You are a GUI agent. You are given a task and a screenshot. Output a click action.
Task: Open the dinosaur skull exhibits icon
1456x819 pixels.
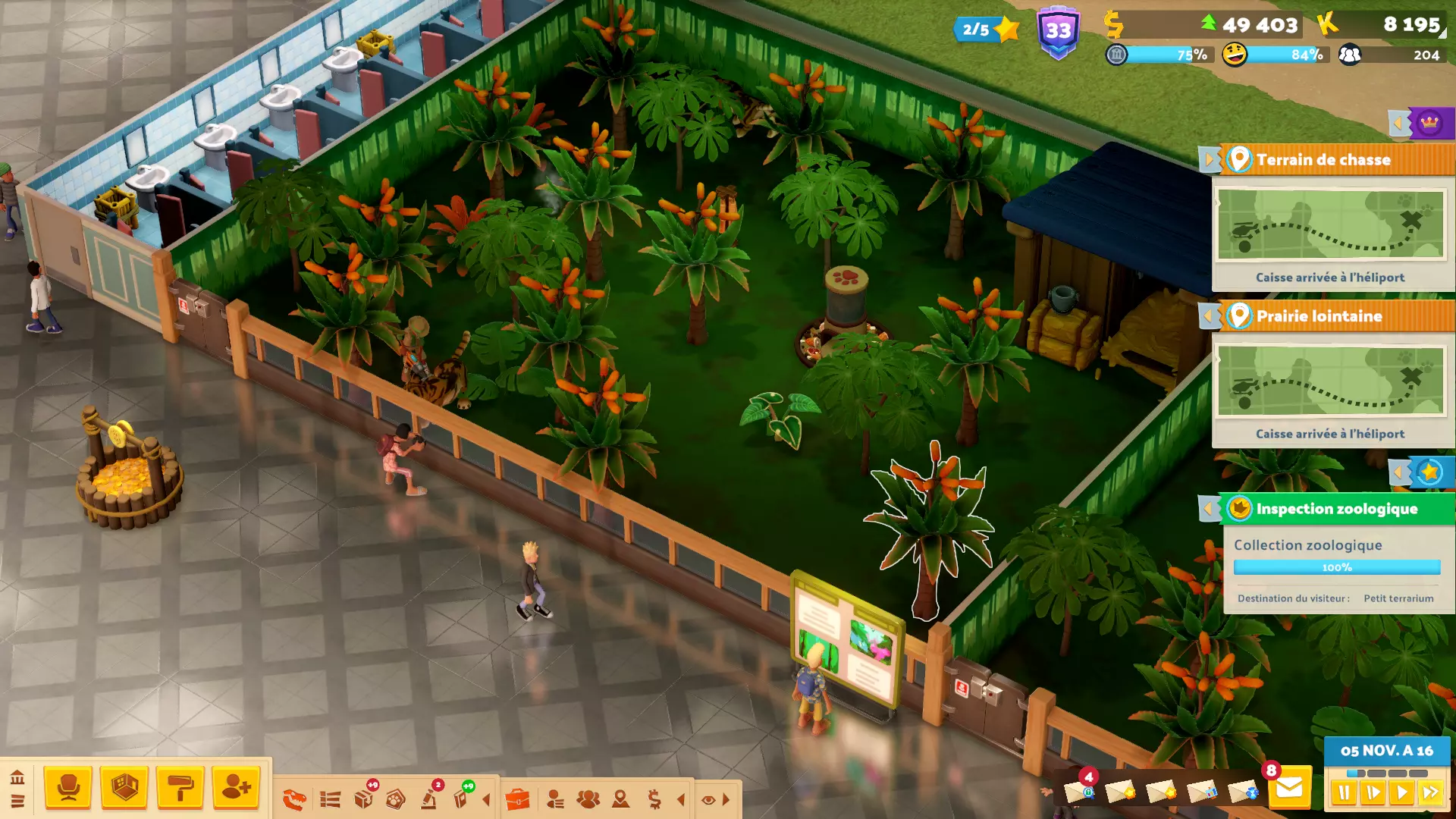tap(294, 799)
